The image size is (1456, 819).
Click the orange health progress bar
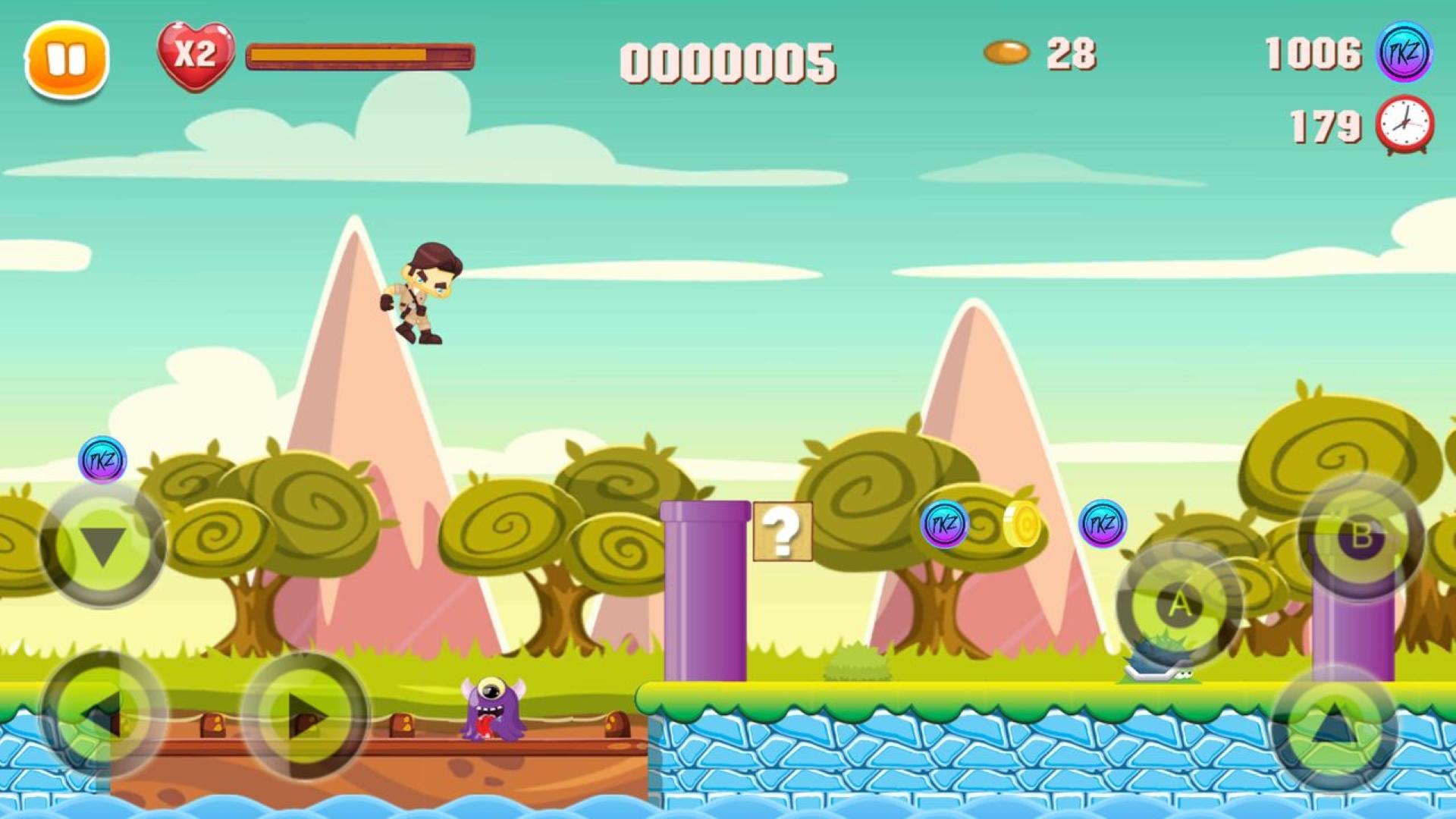click(360, 55)
